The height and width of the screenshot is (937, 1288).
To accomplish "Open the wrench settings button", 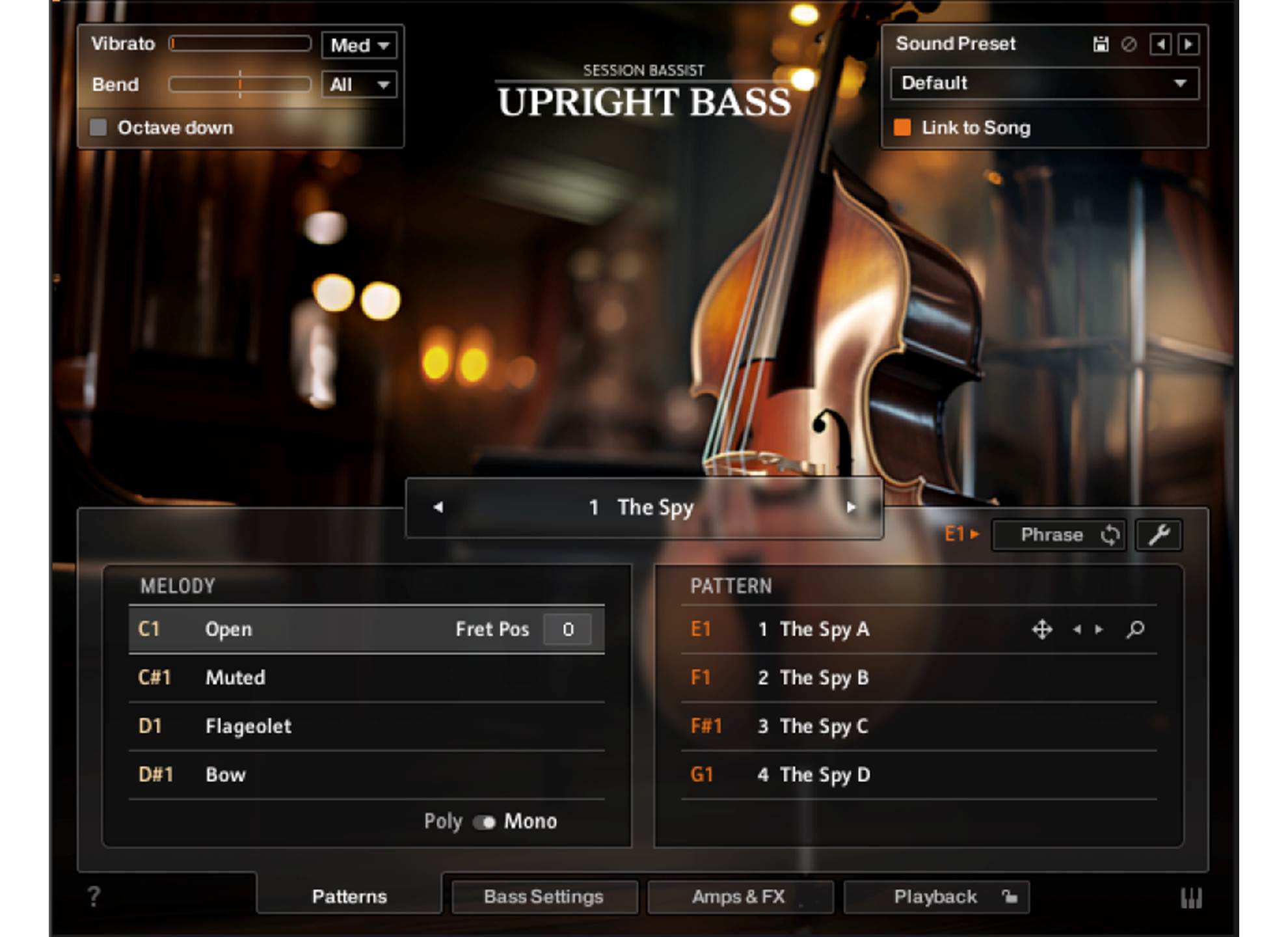I will 1159,535.
